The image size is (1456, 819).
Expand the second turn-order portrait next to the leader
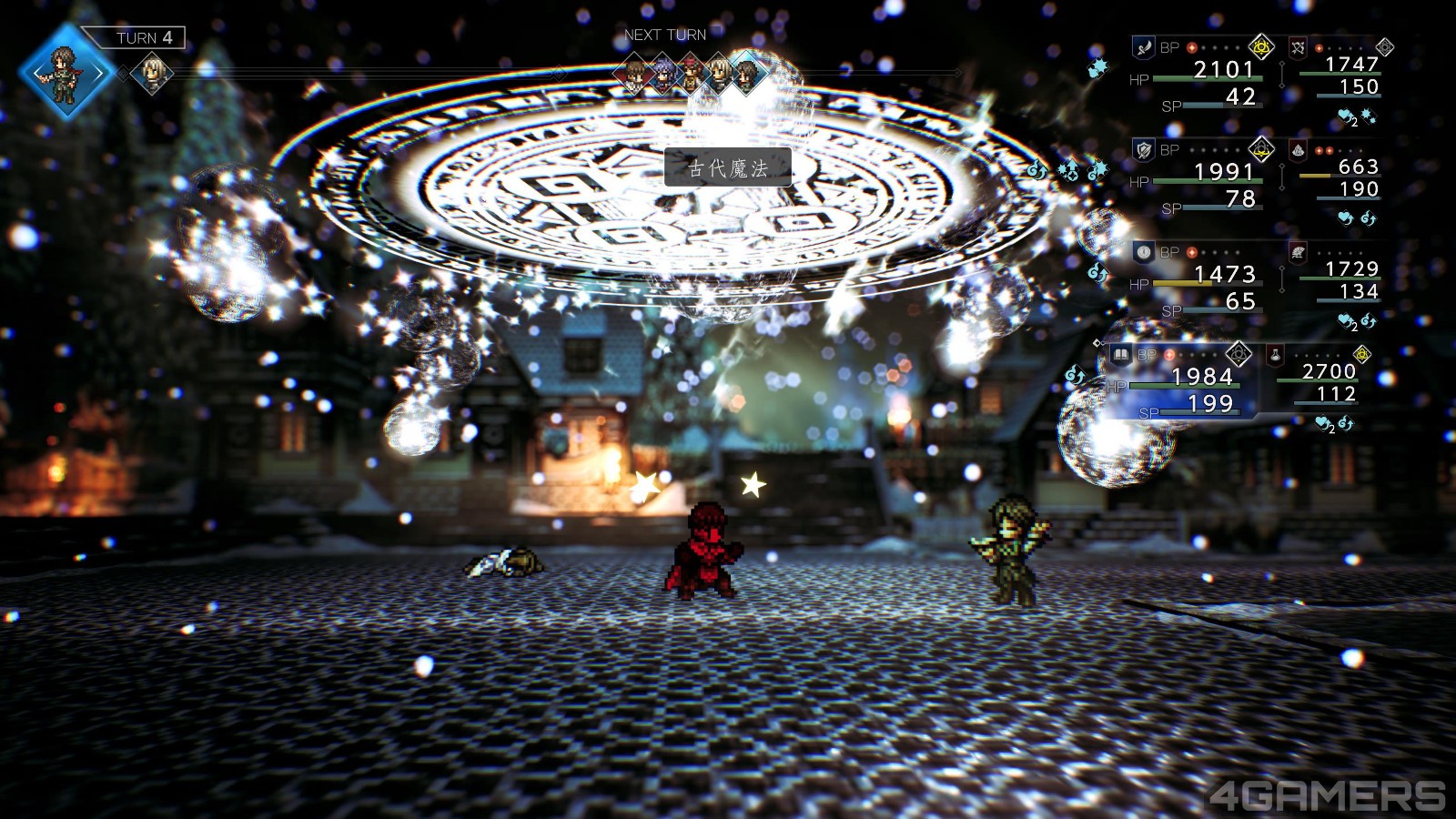150,73
